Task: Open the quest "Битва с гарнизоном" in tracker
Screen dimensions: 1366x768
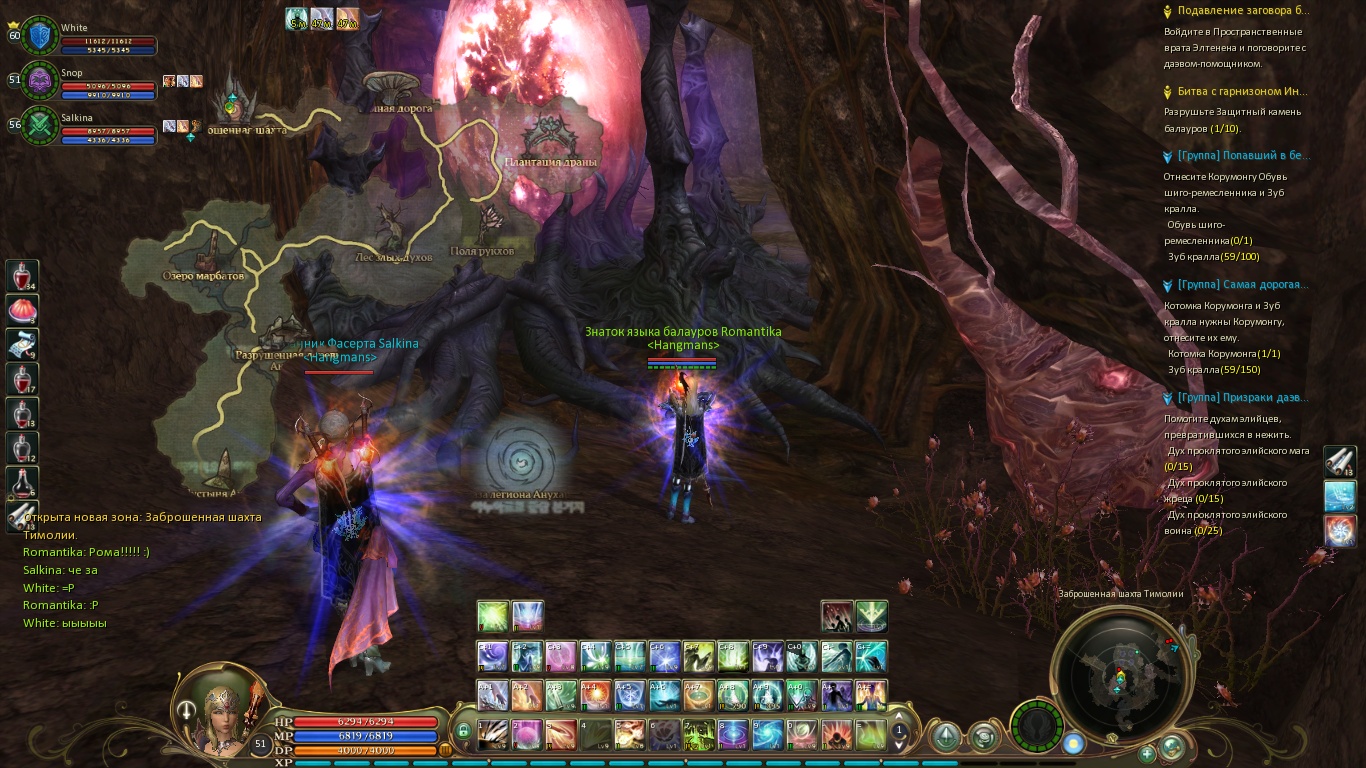Action: [x=1242, y=91]
